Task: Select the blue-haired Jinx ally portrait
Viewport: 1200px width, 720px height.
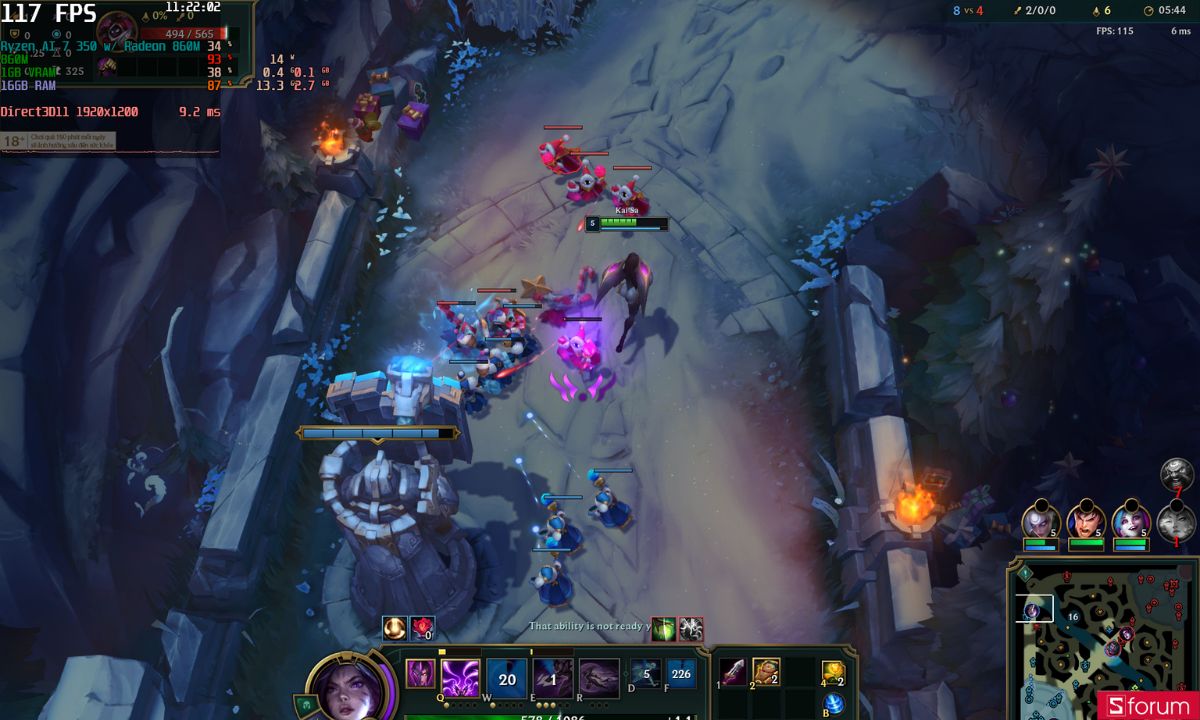Action: pos(1130,520)
